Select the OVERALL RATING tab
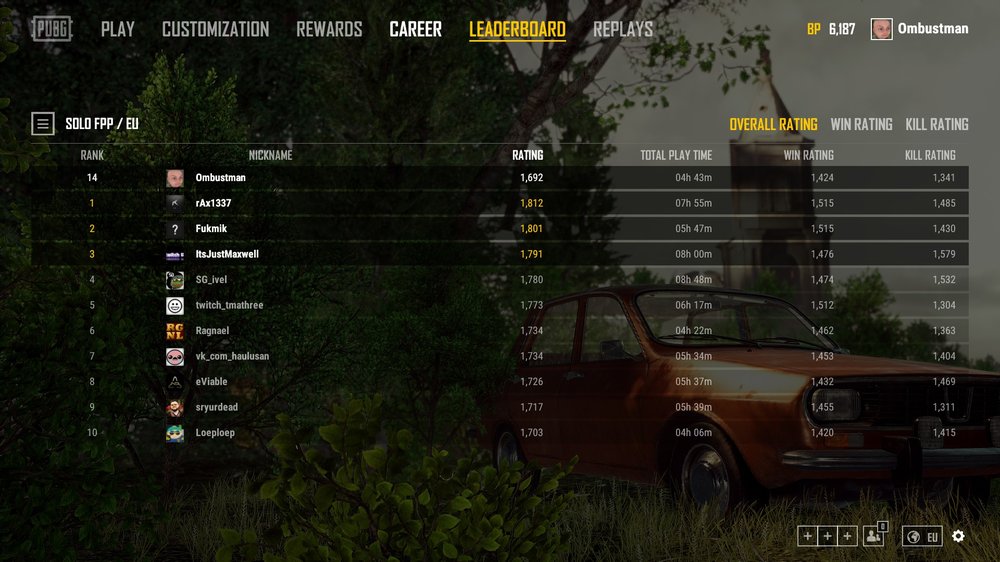Viewport: 1000px width, 562px height. [x=773, y=124]
